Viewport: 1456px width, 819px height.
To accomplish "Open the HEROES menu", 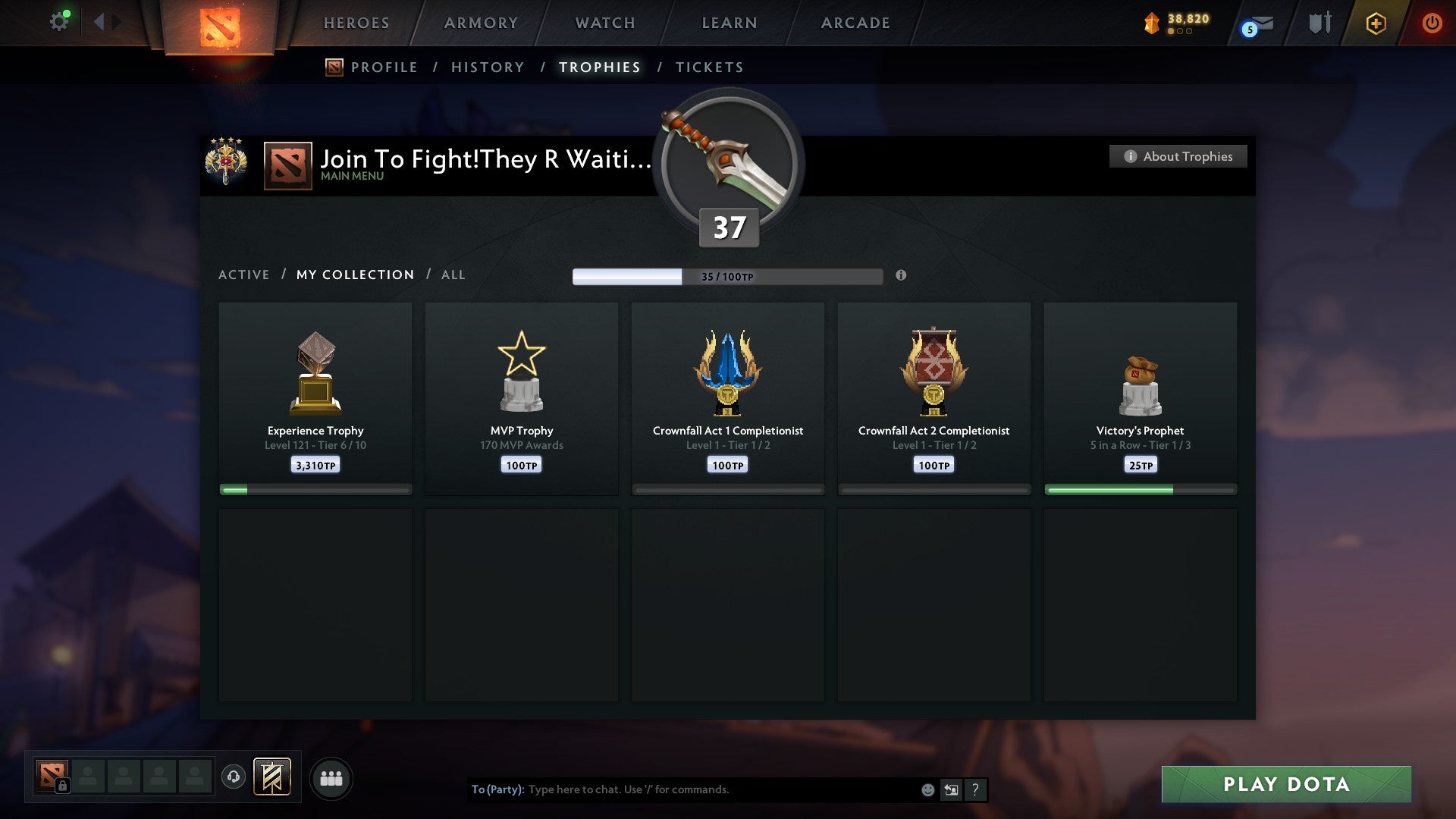I will pyautogui.click(x=356, y=23).
